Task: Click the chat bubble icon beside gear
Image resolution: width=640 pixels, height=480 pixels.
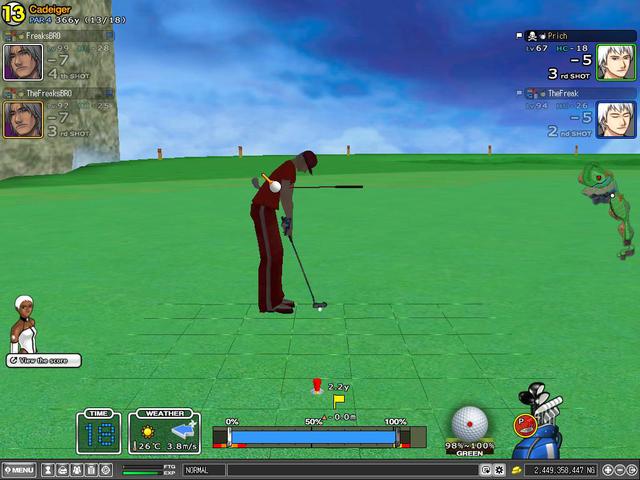Action: (x=486, y=469)
